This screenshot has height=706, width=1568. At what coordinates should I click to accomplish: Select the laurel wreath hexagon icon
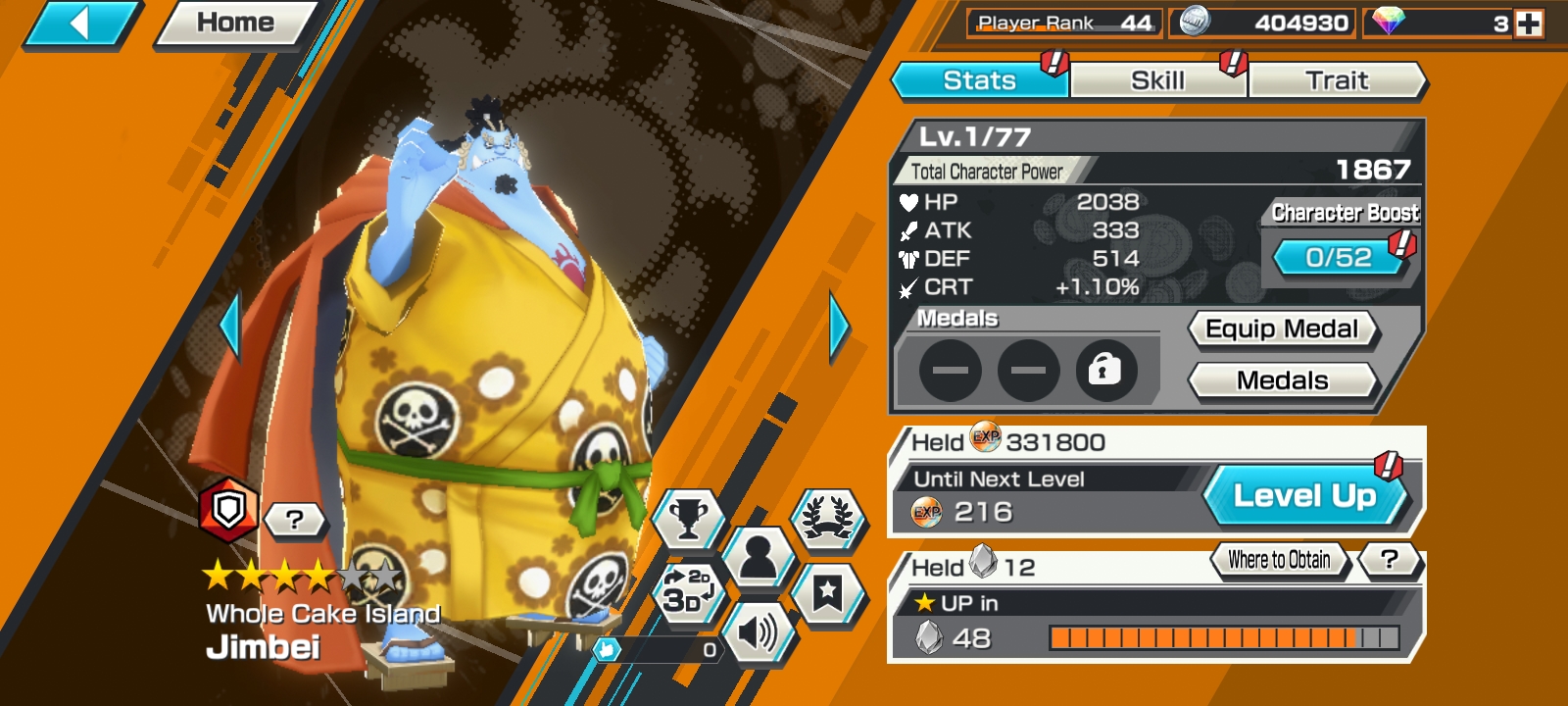(828, 516)
